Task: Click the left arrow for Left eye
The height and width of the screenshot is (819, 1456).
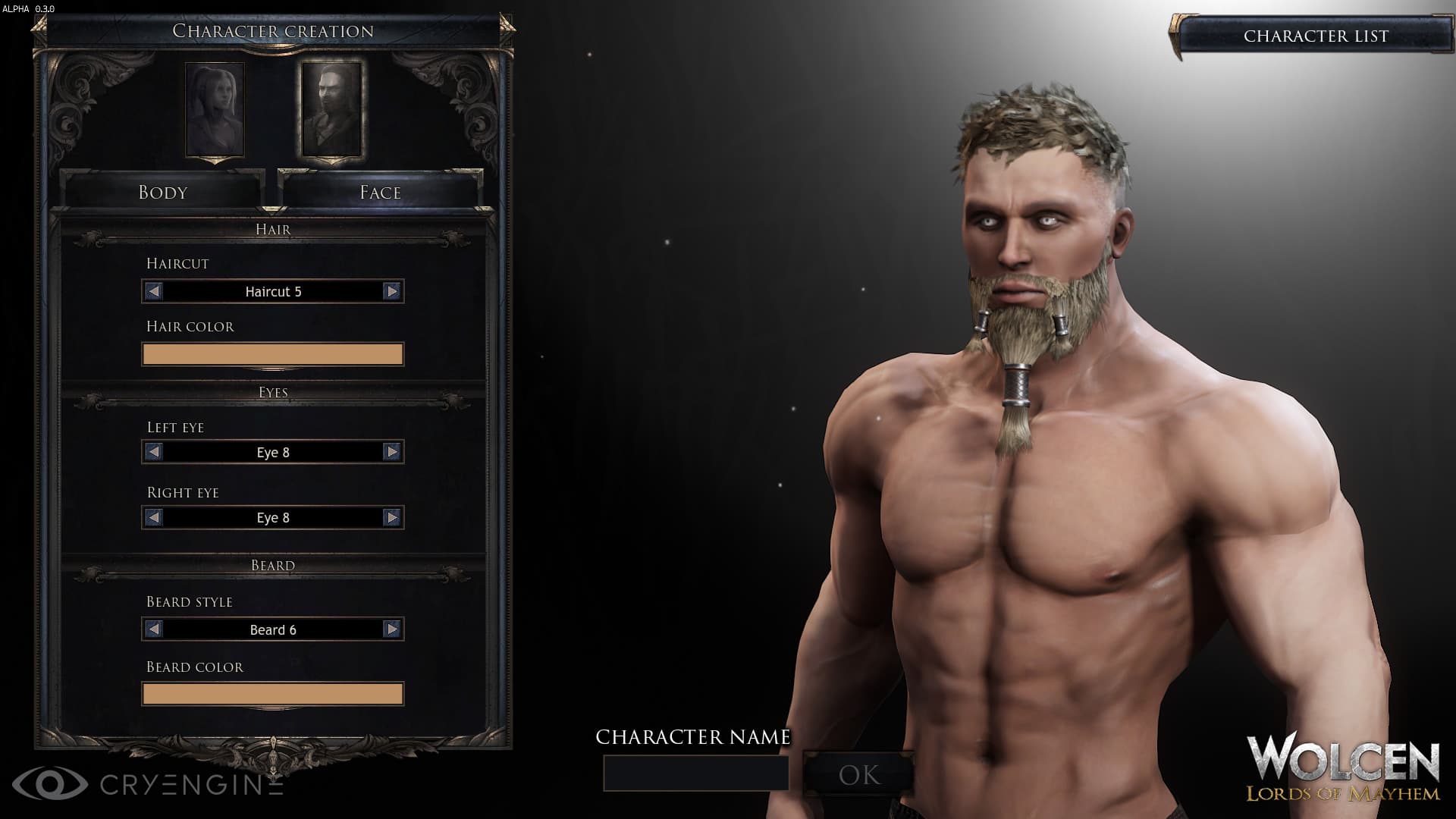Action: [152, 452]
